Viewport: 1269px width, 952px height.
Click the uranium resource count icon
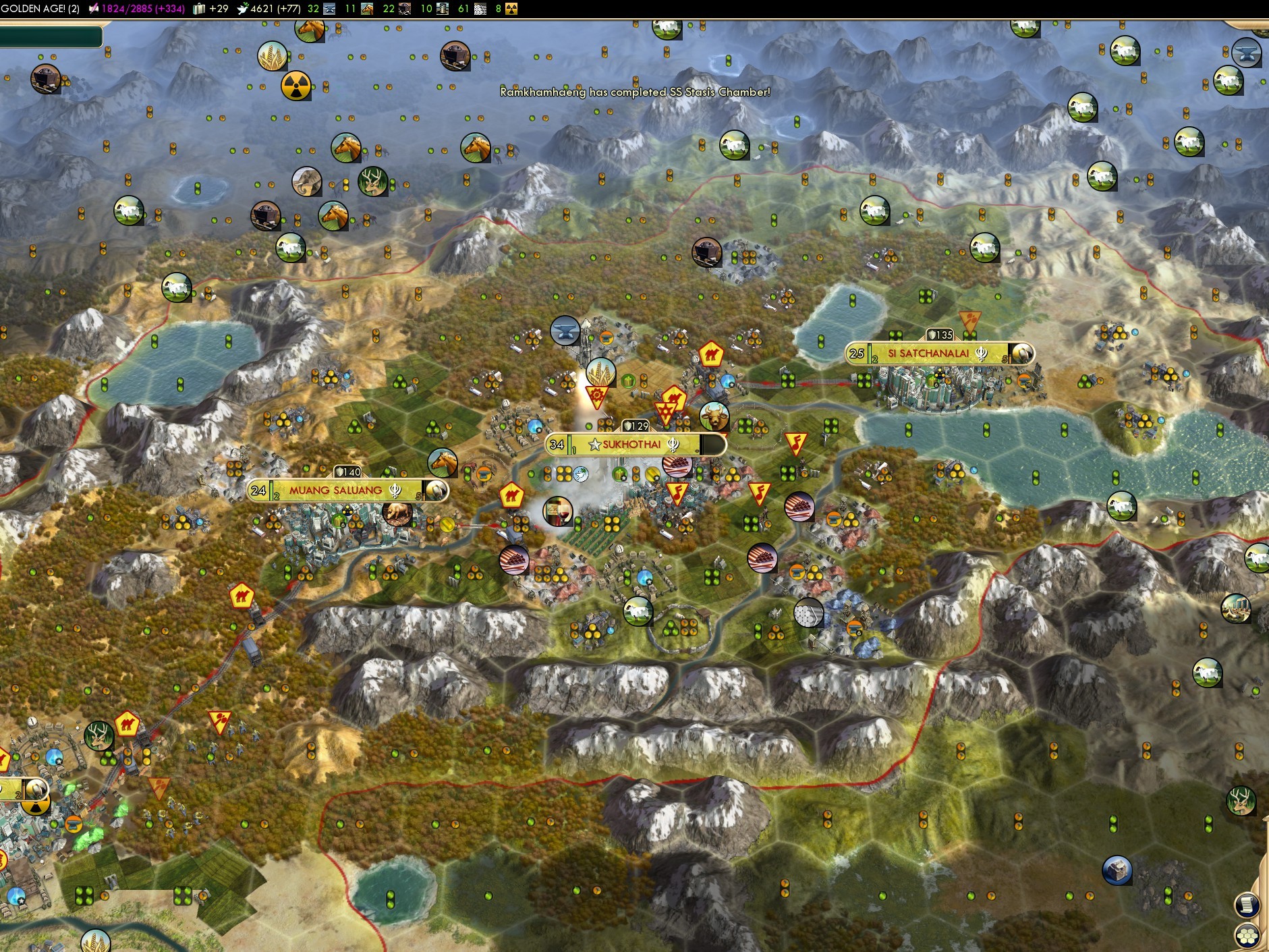[511, 9]
